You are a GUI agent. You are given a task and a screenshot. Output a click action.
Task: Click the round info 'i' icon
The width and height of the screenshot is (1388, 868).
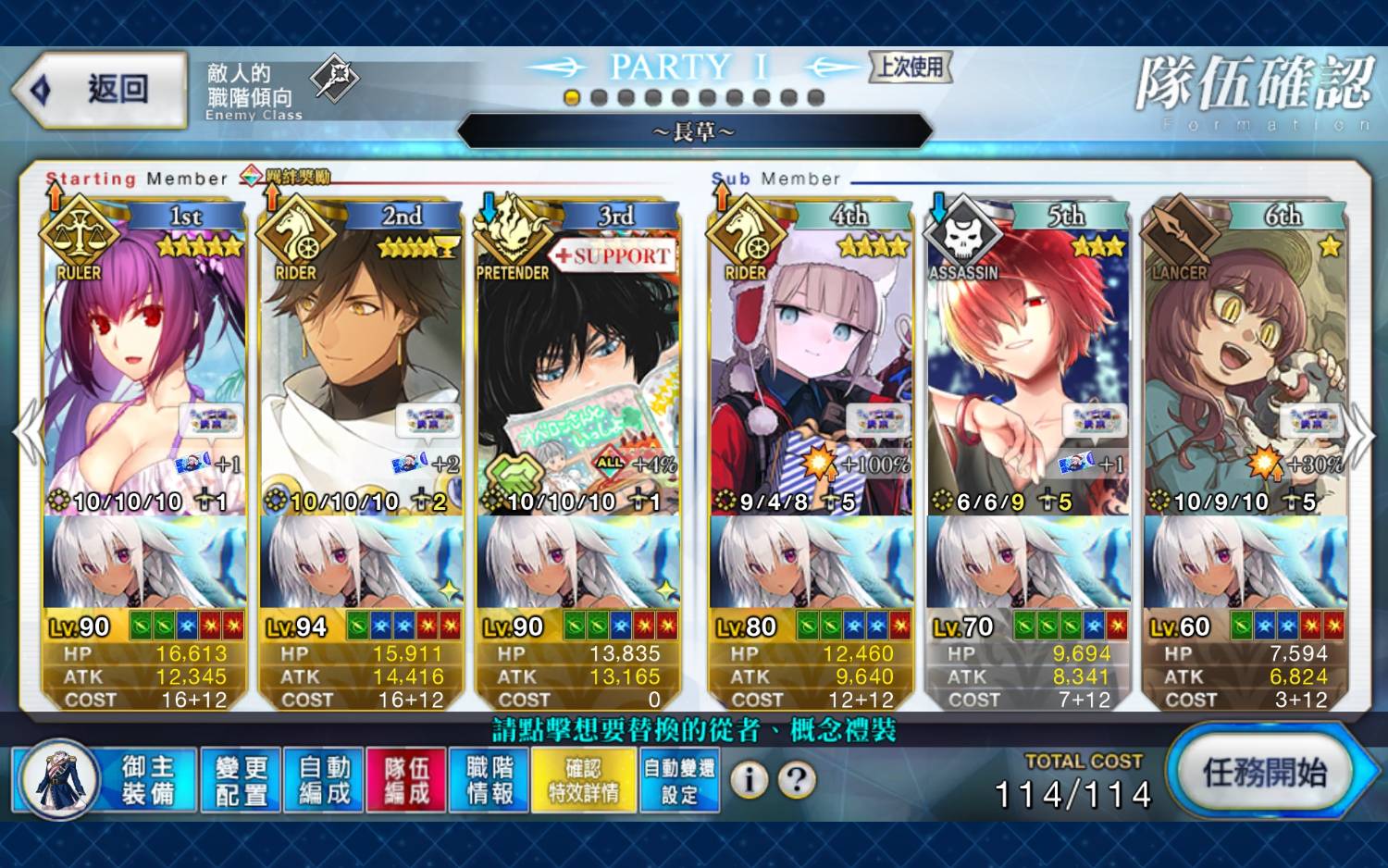tap(750, 780)
